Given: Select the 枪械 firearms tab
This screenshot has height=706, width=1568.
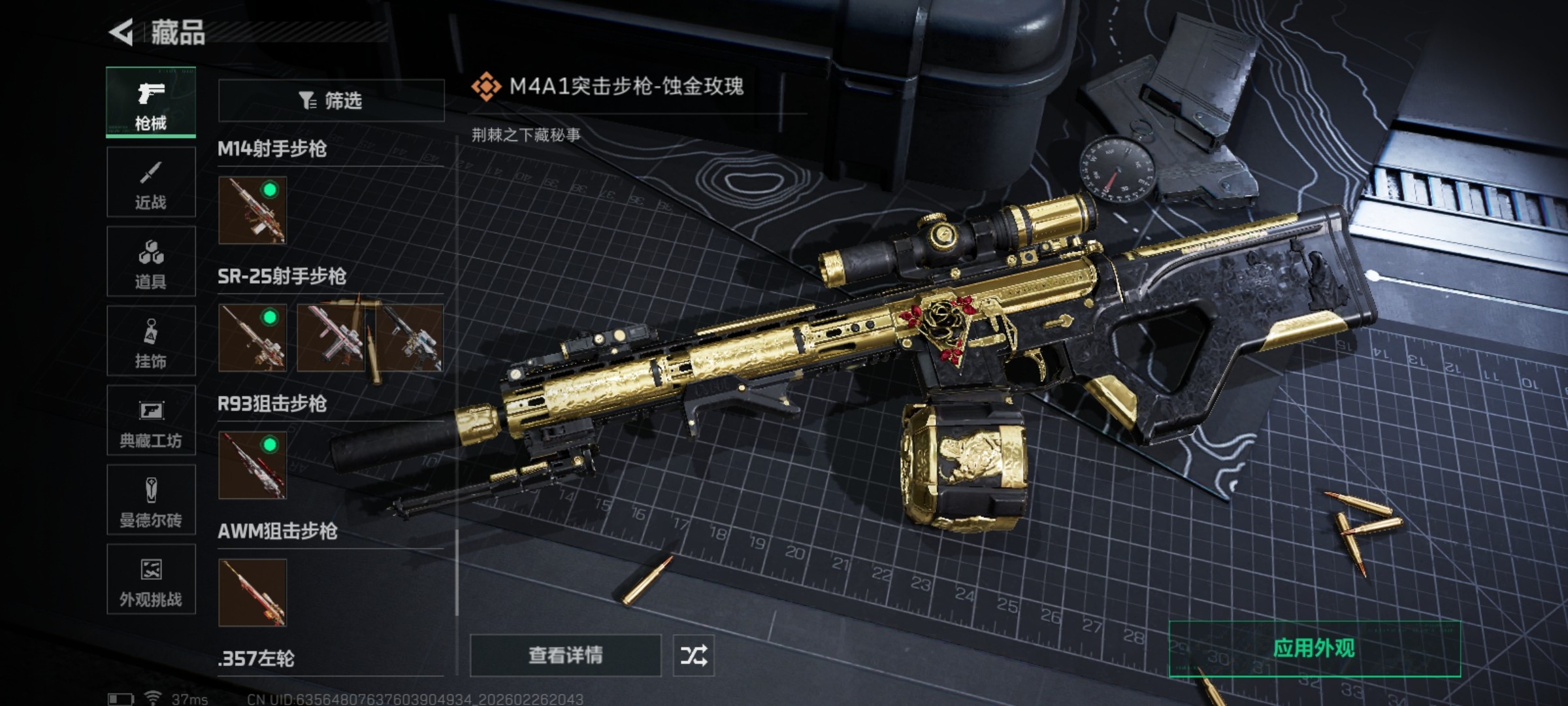Looking at the screenshot, I should (151, 103).
